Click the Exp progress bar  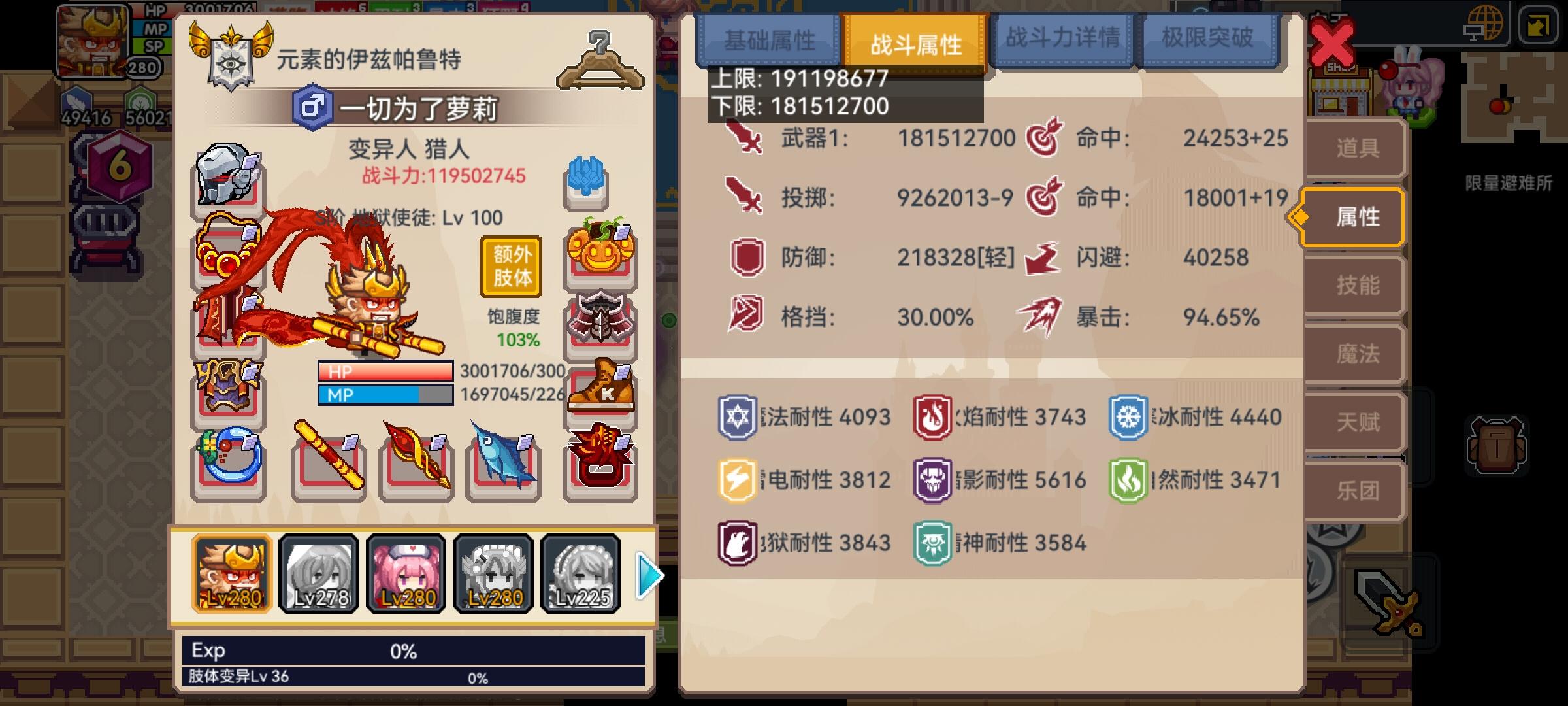[412, 650]
